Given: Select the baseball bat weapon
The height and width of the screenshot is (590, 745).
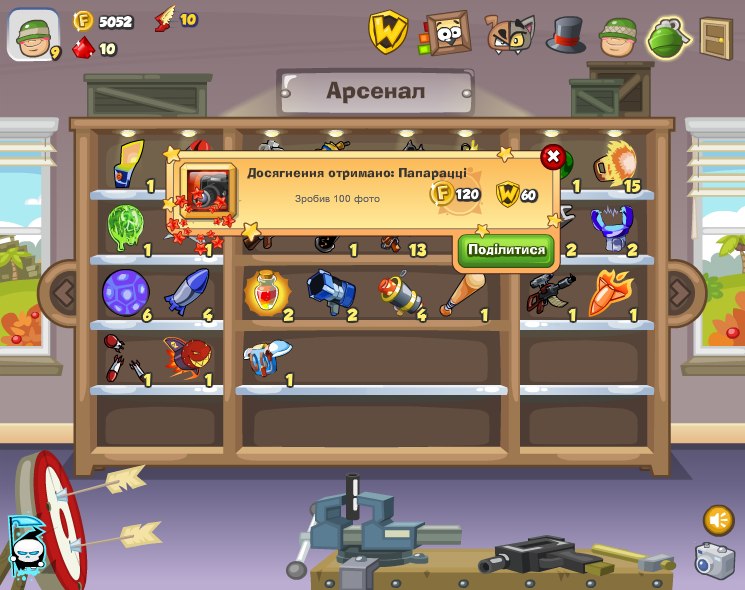Looking at the screenshot, I should (x=462, y=295).
